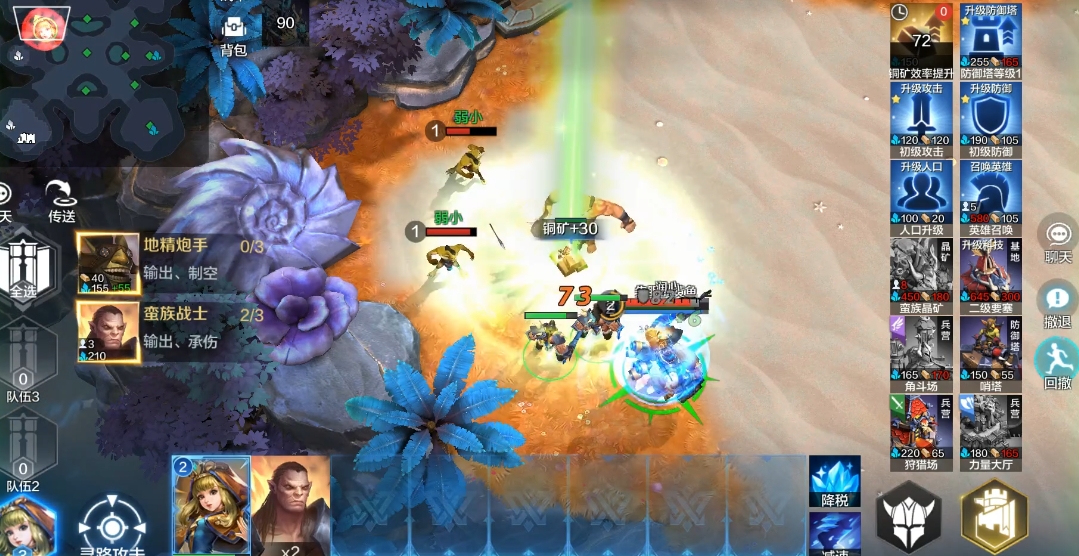Select squad 队伍3
The width and height of the screenshot is (1079, 556).
tap(22, 365)
